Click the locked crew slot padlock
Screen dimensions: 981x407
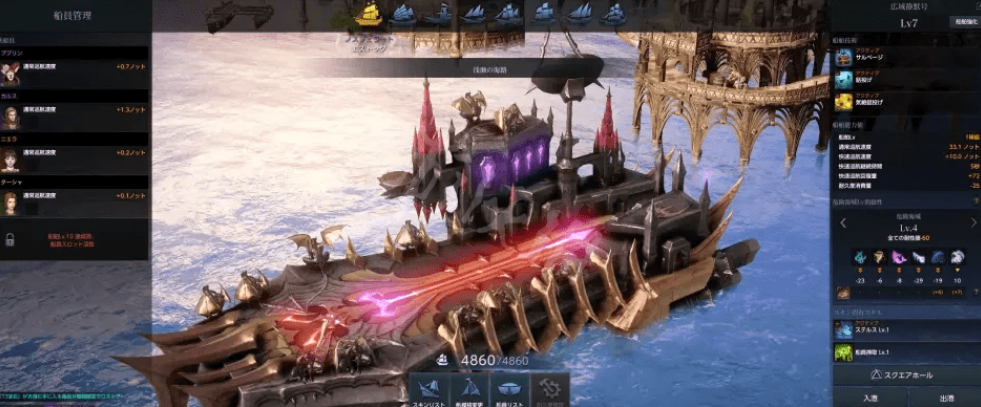pyautogui.click(x=10, y=240)
